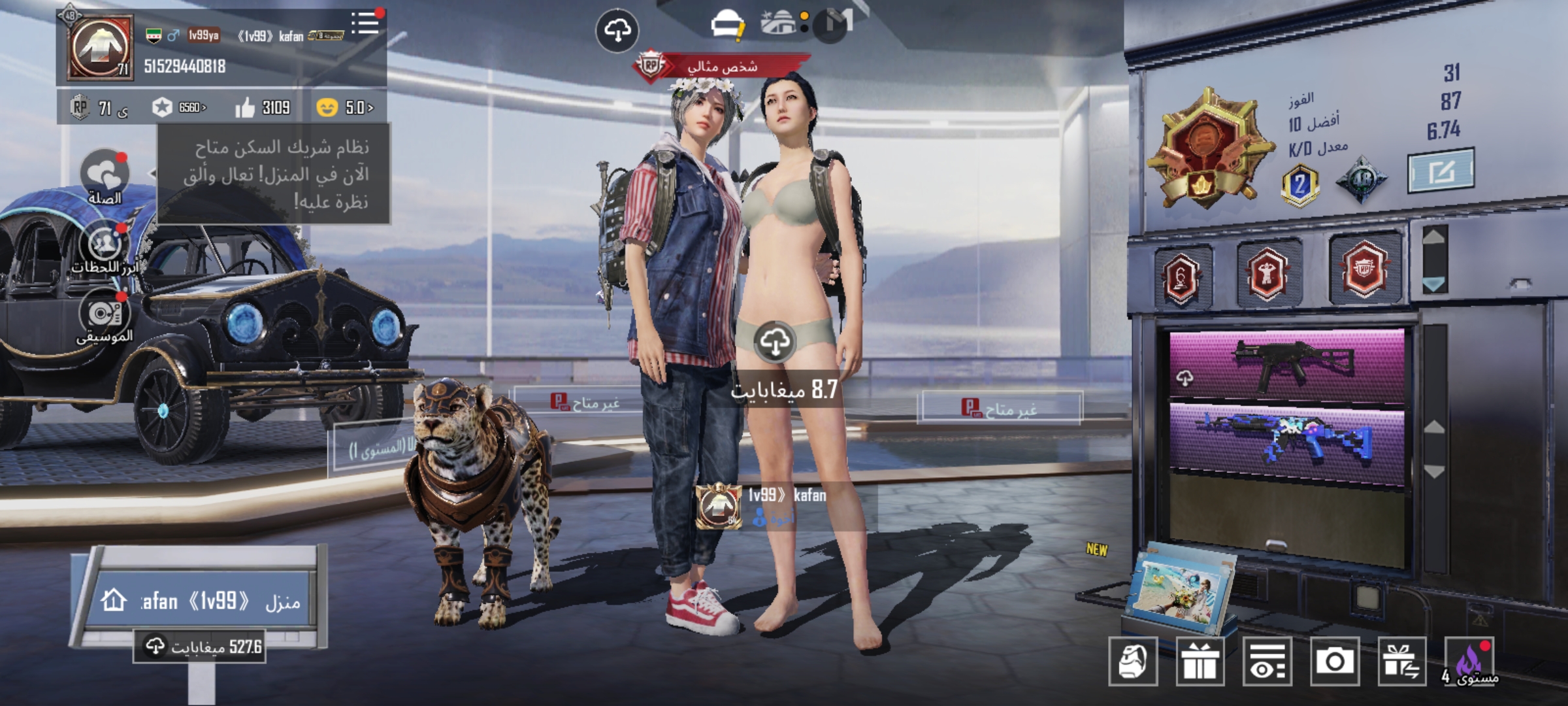
Task: Download the 527.6 megabyte home resource
Action: click(x=200, y=647)
